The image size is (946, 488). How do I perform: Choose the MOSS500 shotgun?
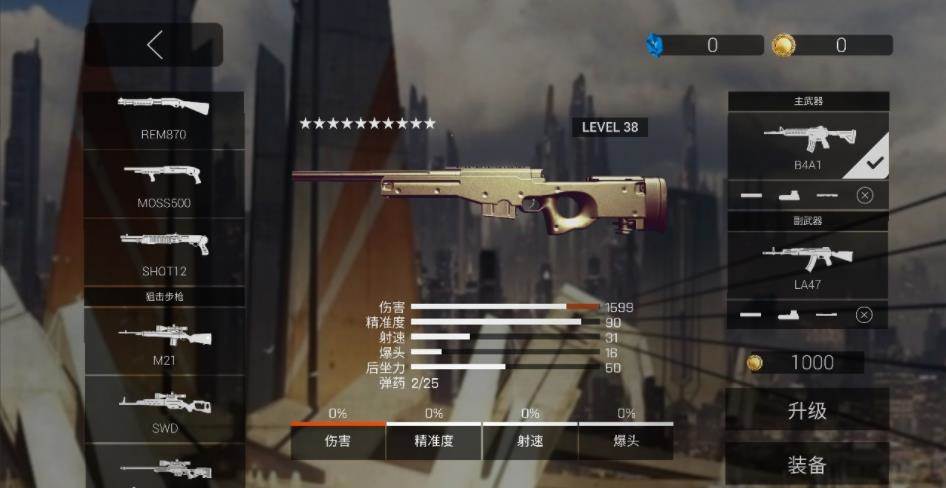164,184
